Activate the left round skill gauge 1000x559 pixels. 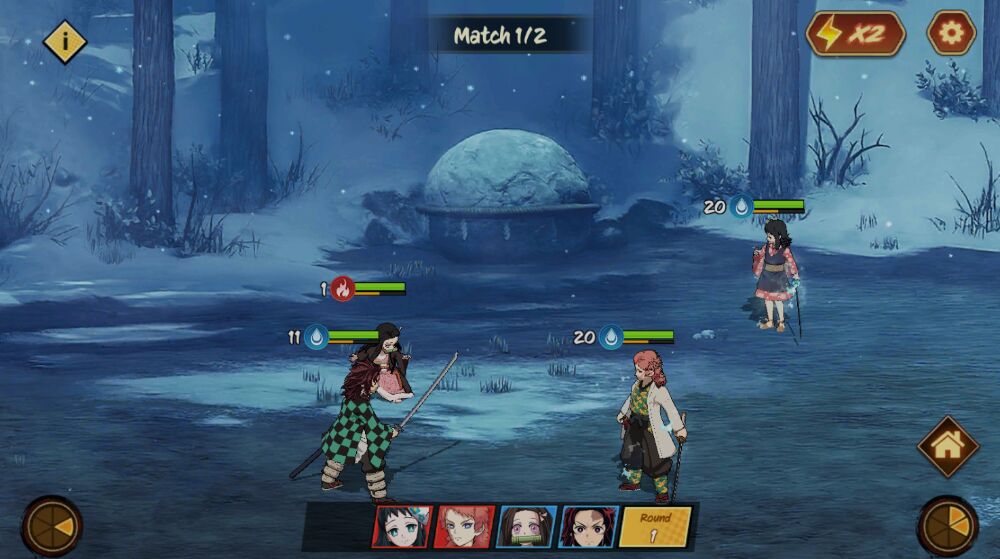(x=52, y=526)
